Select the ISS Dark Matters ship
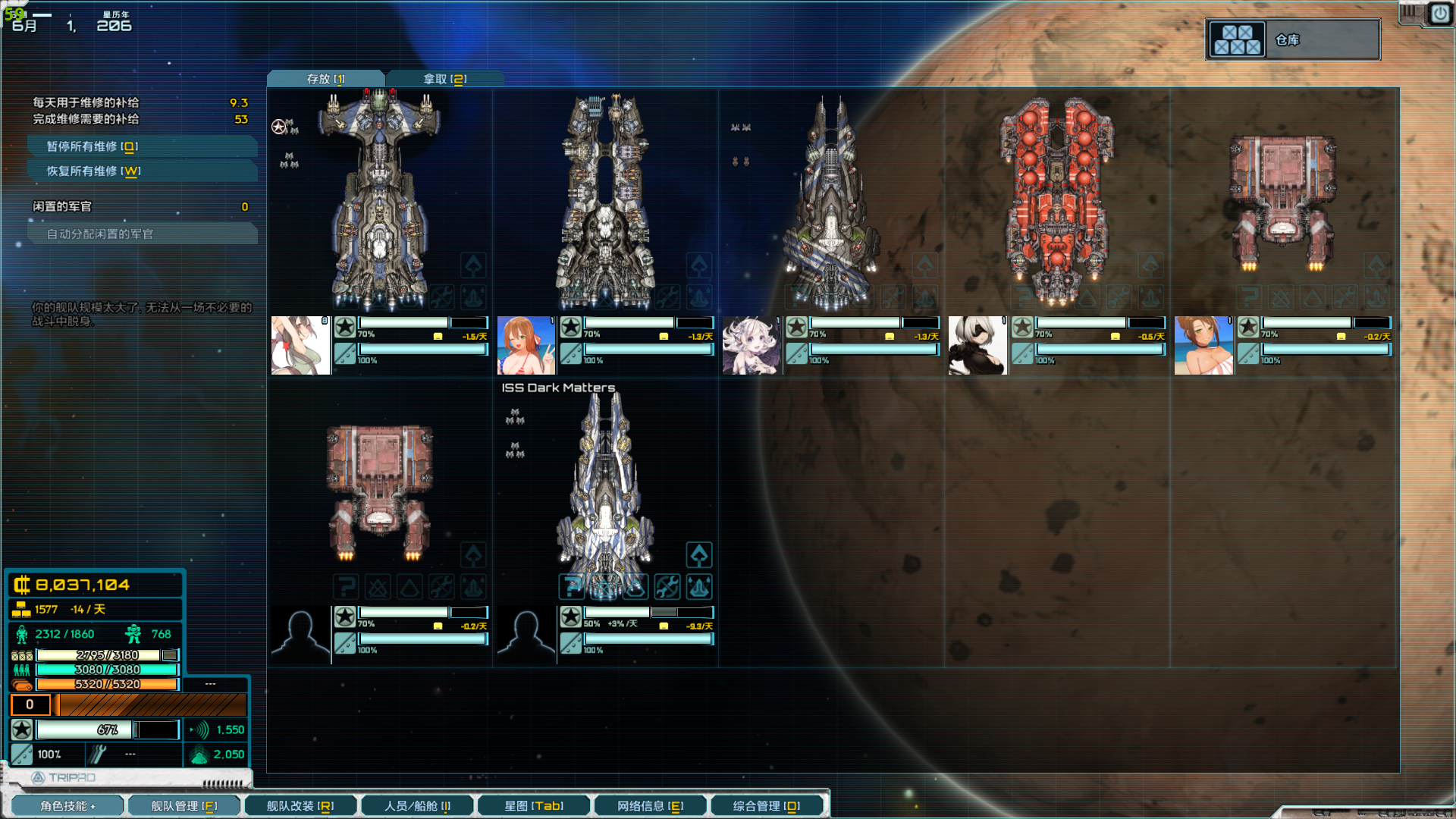Screen dimensions: 1456x819 pos(605,485)
